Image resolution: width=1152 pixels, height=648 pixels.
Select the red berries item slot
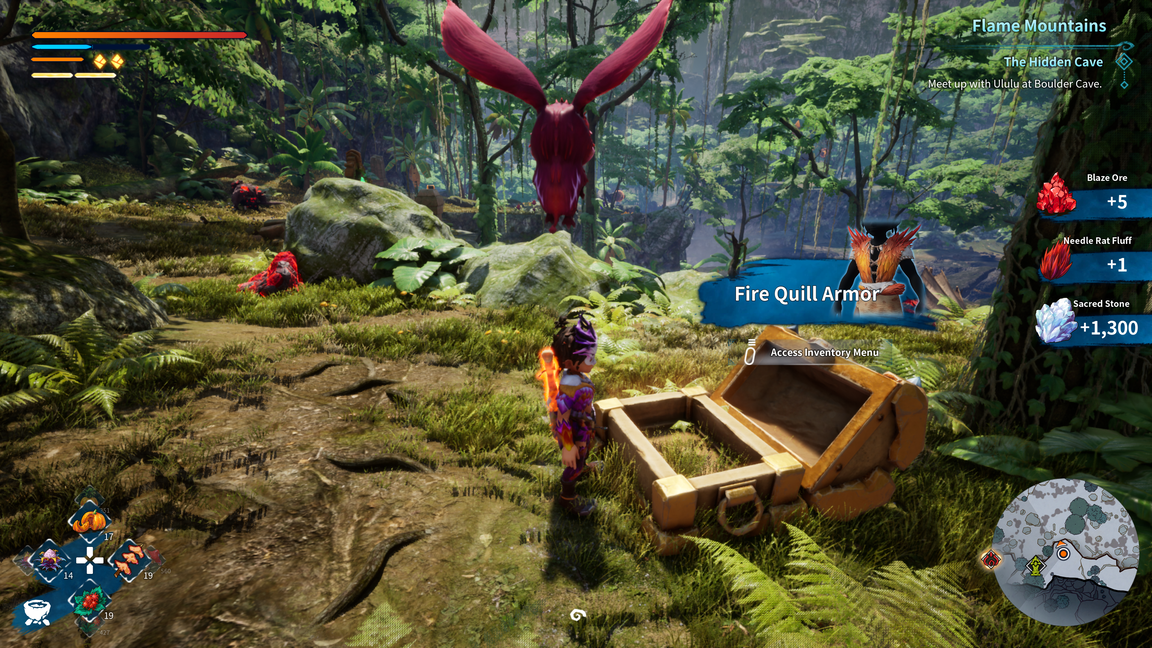[90, 600]
